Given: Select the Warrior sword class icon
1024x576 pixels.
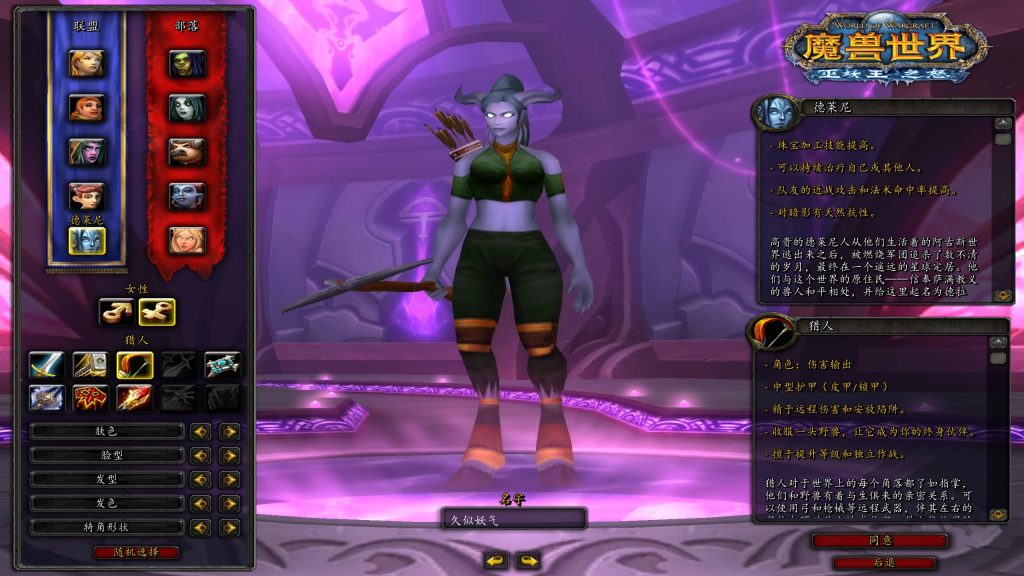Looking at the screenshot, I should (47, 365).
